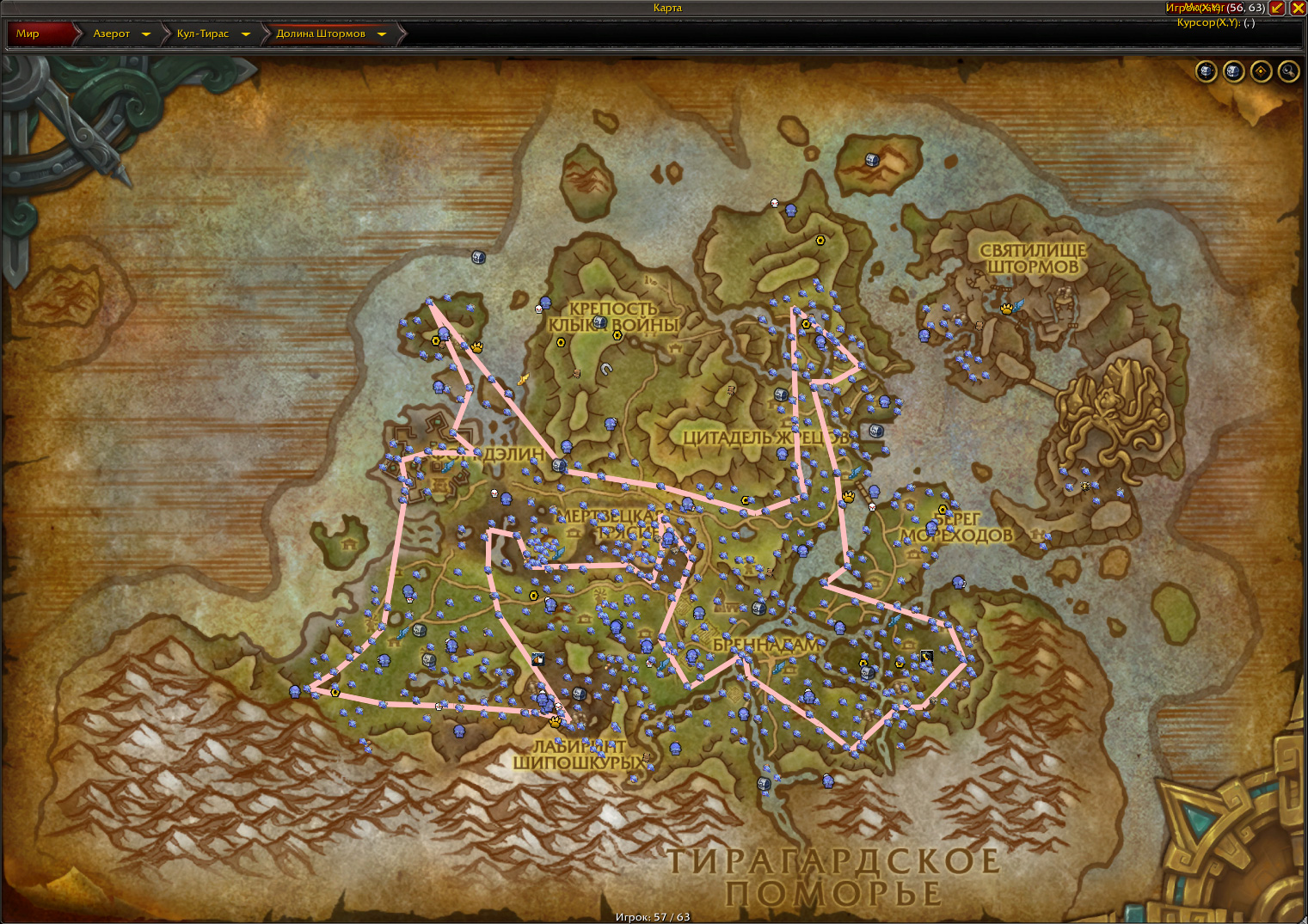Screen dimensions: 1308x924
Task: Click the Игрок coordinates display
Action: (x=1214, y=8)
